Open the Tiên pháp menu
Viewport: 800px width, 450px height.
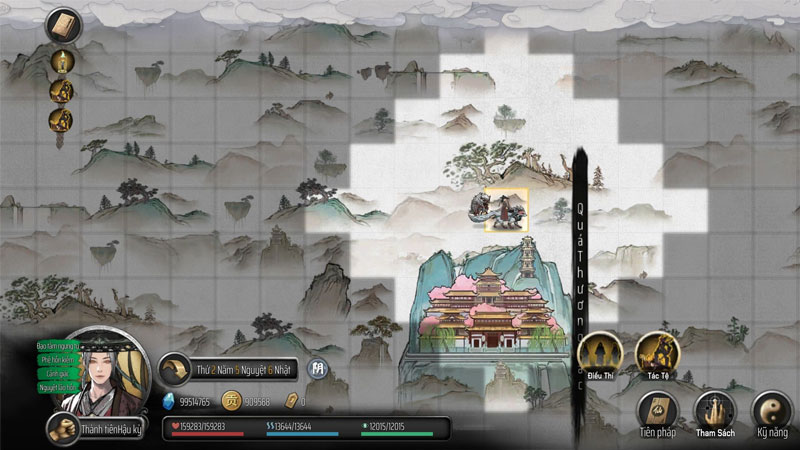click(658, 411)
